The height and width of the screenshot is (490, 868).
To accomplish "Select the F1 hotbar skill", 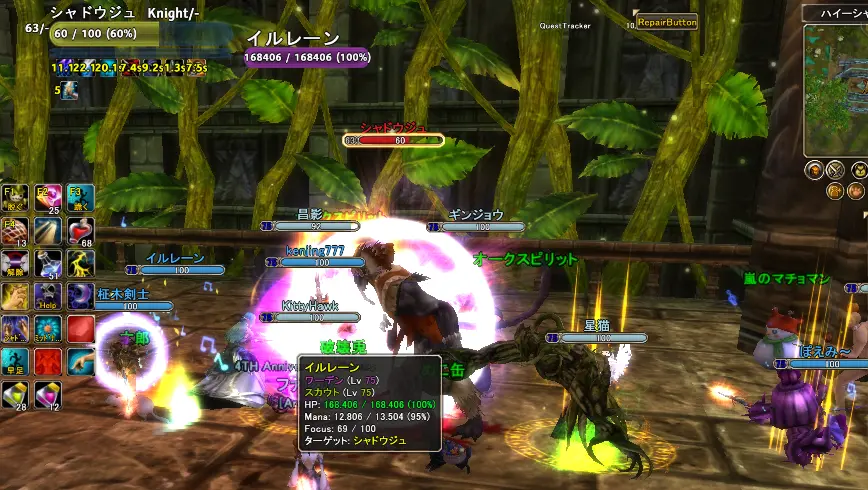I will tap(15, 197).
